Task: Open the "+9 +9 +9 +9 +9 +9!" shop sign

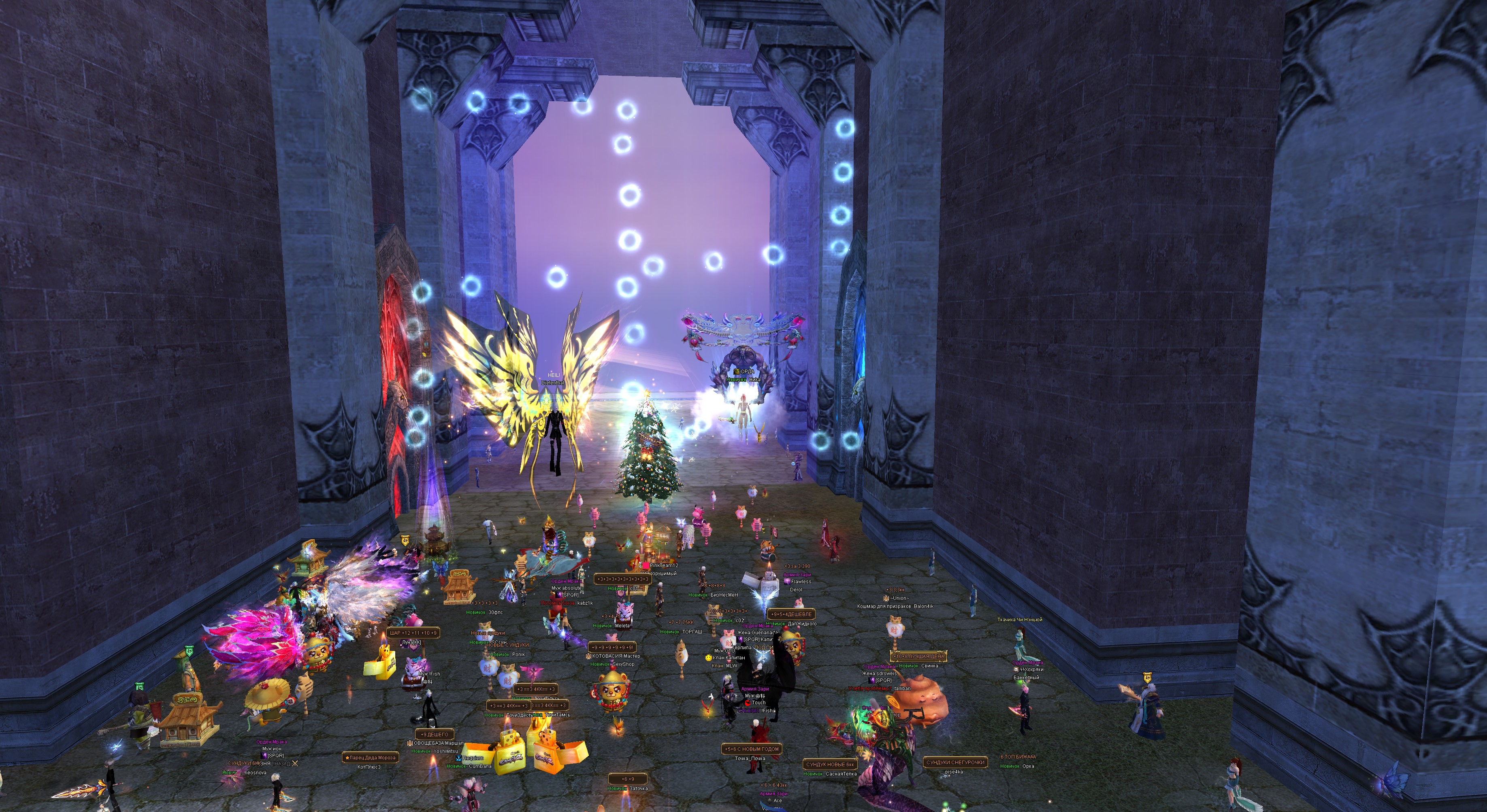Action: 612,648
